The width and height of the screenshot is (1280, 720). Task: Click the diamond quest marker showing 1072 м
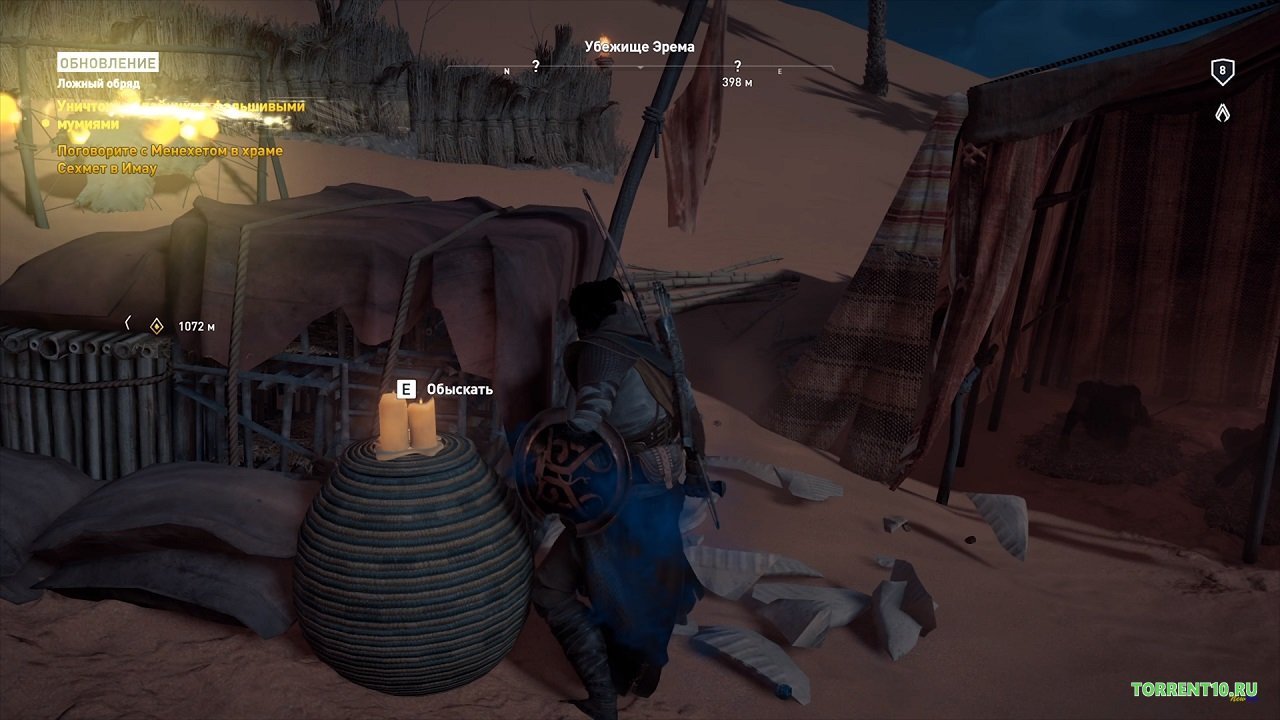157,325
